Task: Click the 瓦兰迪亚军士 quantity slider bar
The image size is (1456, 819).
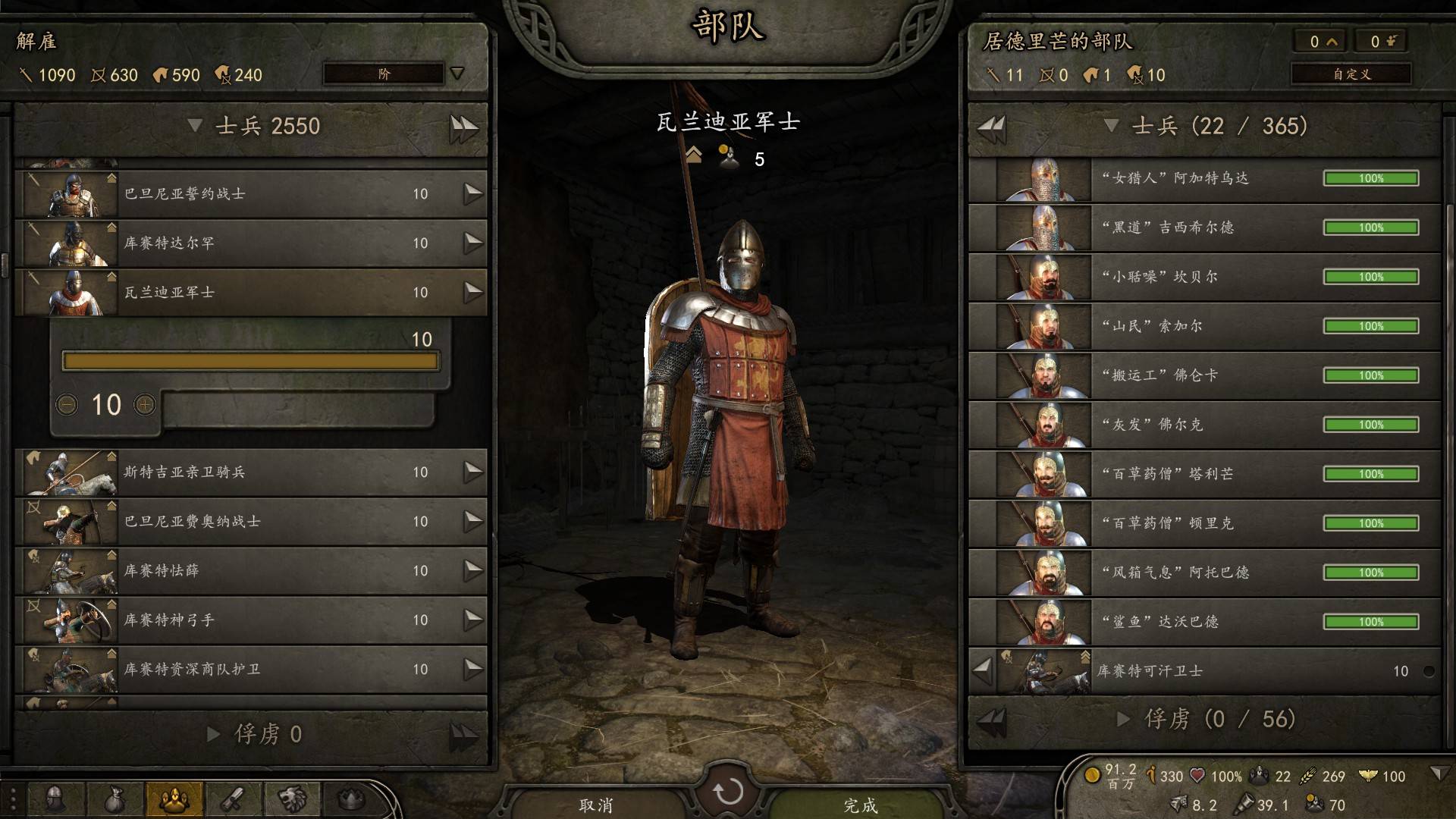Action: [250, 361]
